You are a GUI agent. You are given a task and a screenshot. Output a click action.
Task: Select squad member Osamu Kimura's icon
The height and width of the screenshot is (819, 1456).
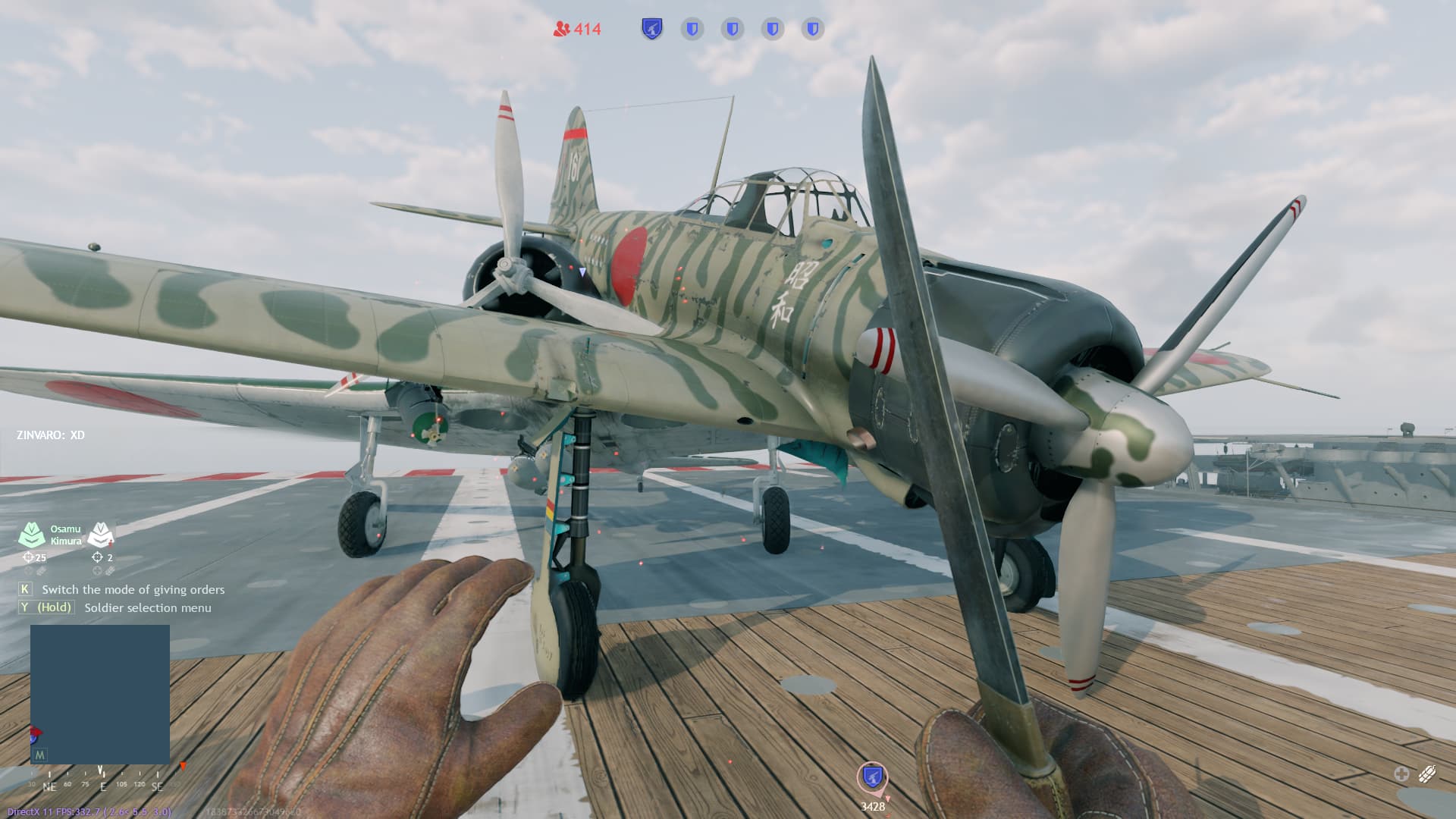(32, 535)
